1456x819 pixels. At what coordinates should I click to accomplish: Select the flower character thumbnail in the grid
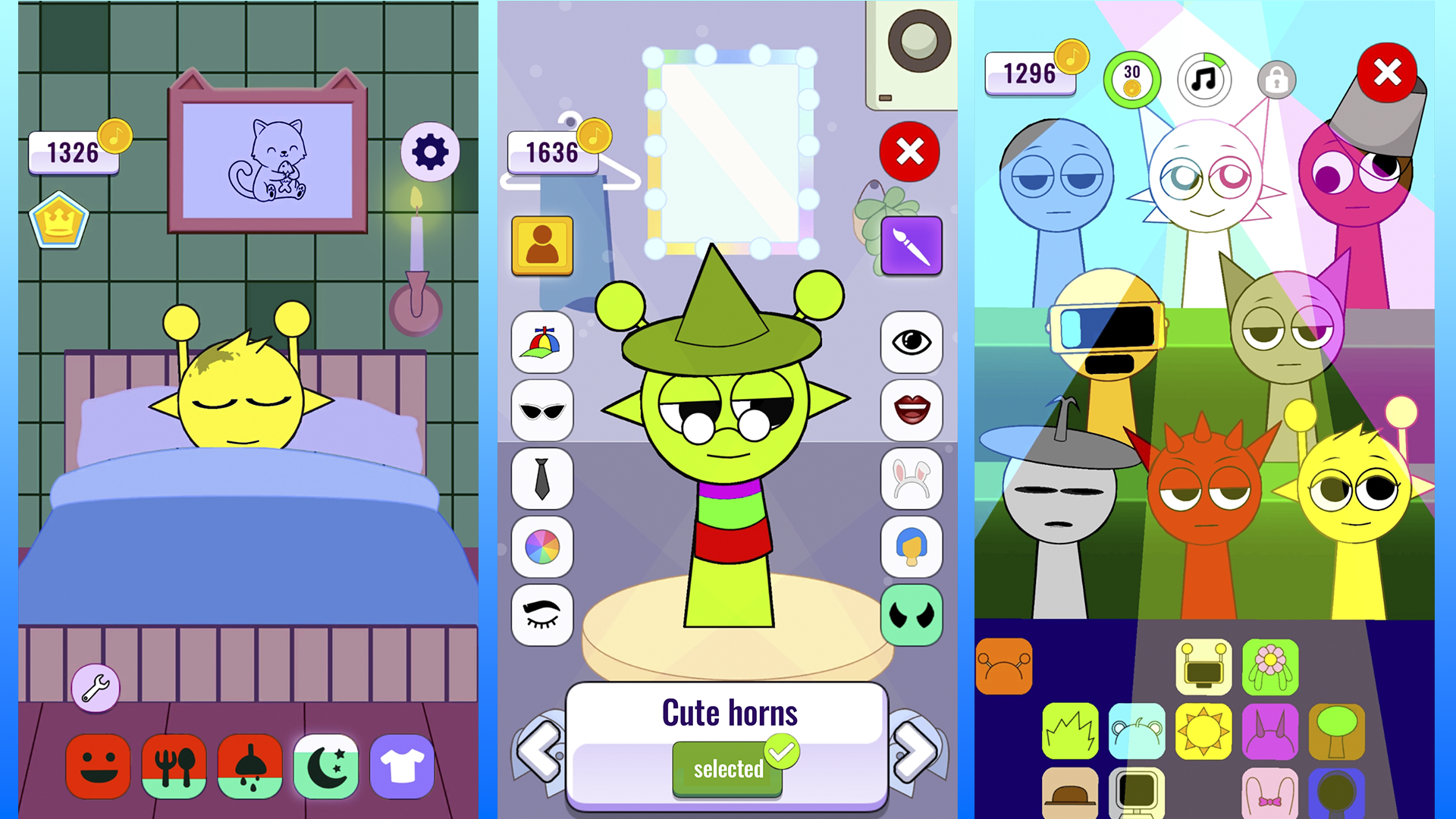(x=1269, y=667)
